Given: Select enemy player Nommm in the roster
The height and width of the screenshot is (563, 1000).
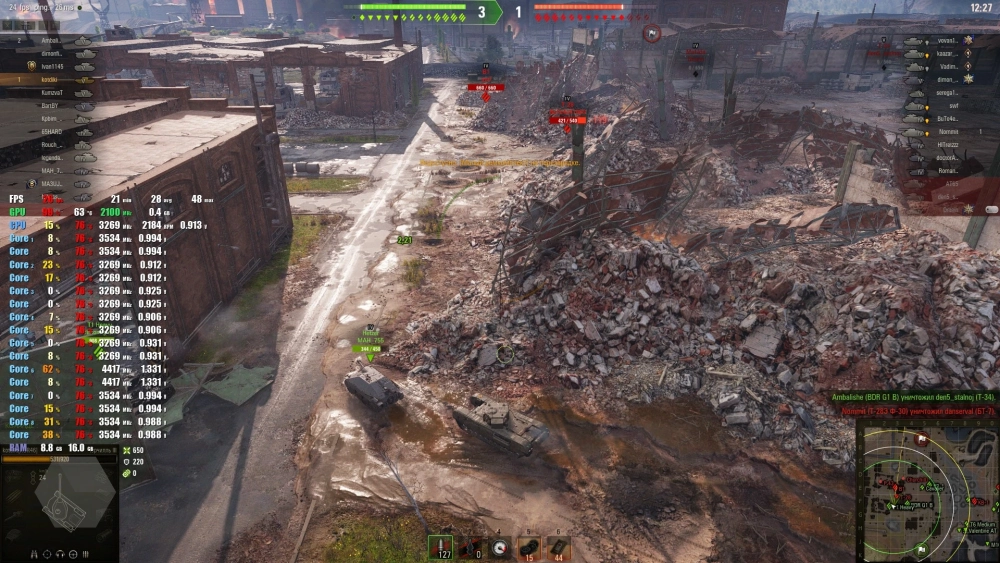Looking at the screenshot, I should pos(948,131).
